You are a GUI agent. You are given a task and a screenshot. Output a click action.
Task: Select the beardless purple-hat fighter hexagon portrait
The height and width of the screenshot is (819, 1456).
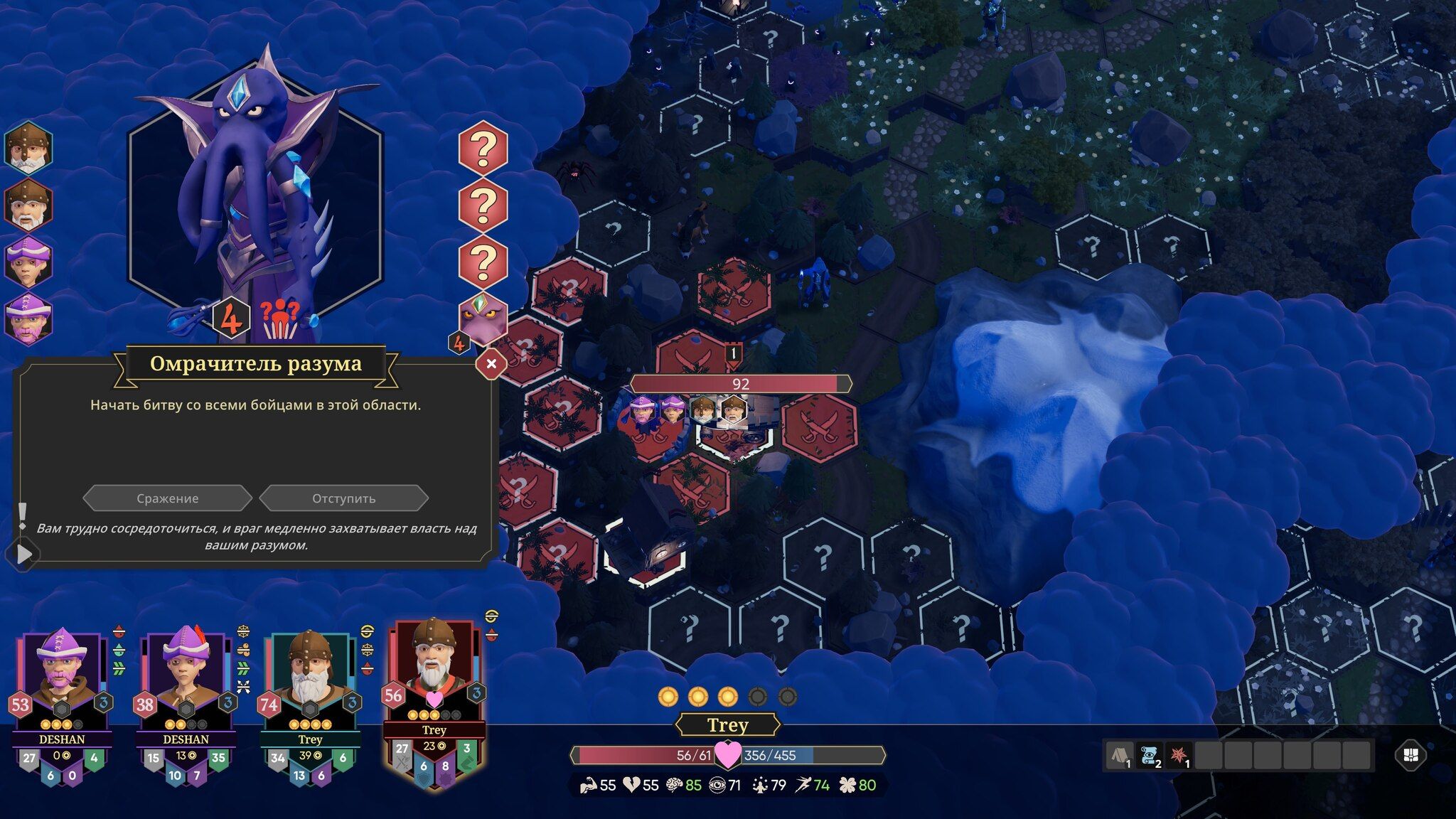point(28,261)
